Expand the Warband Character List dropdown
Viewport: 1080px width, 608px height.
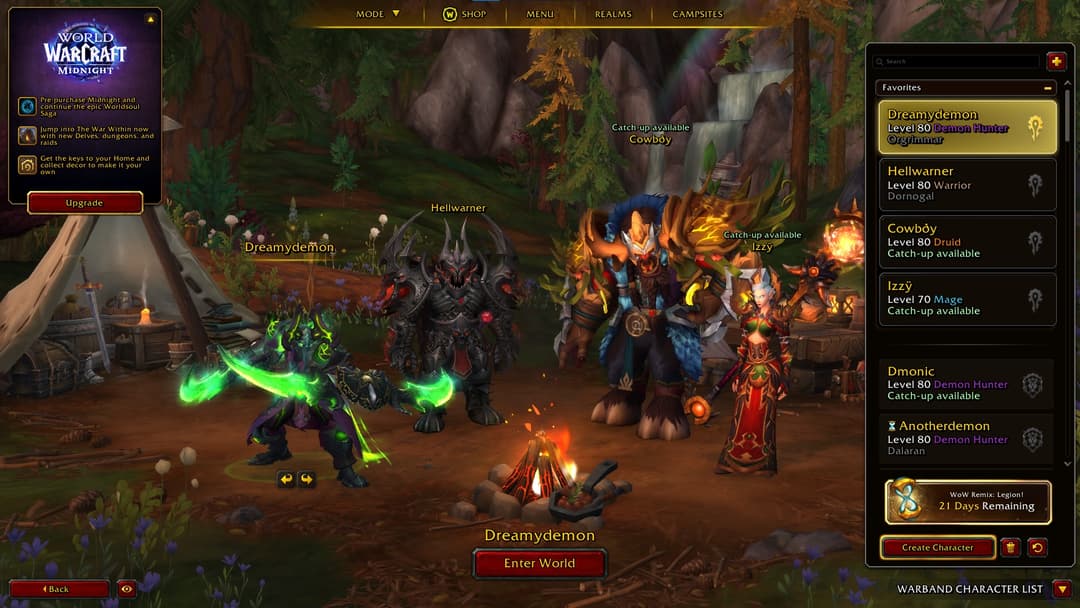pos(1062,589)
